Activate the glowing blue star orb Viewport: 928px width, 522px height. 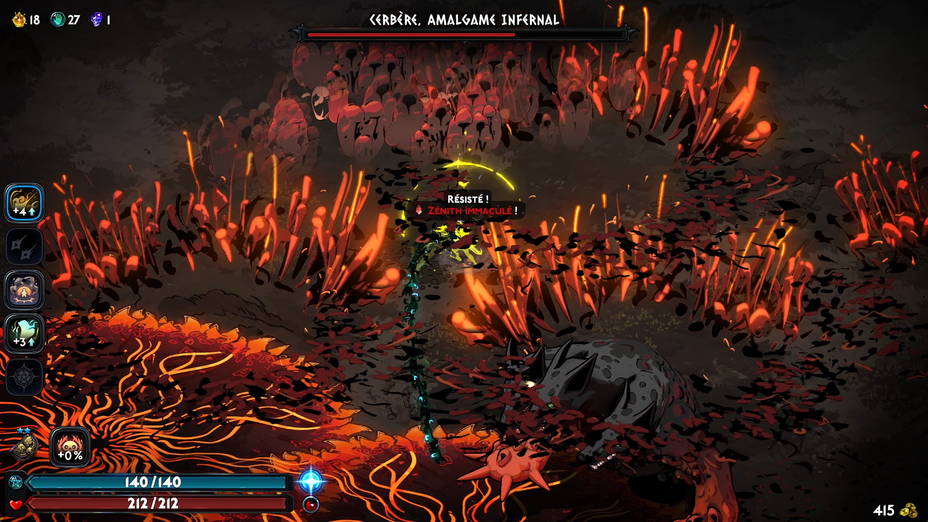tap(310, 480)
